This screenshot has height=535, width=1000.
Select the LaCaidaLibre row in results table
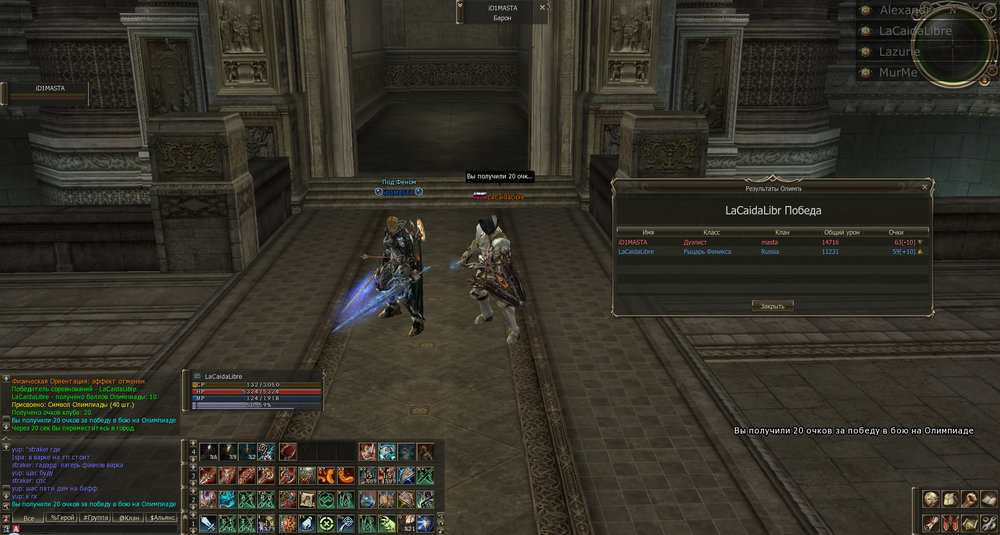pyautogui.click(x=771, y=252)
